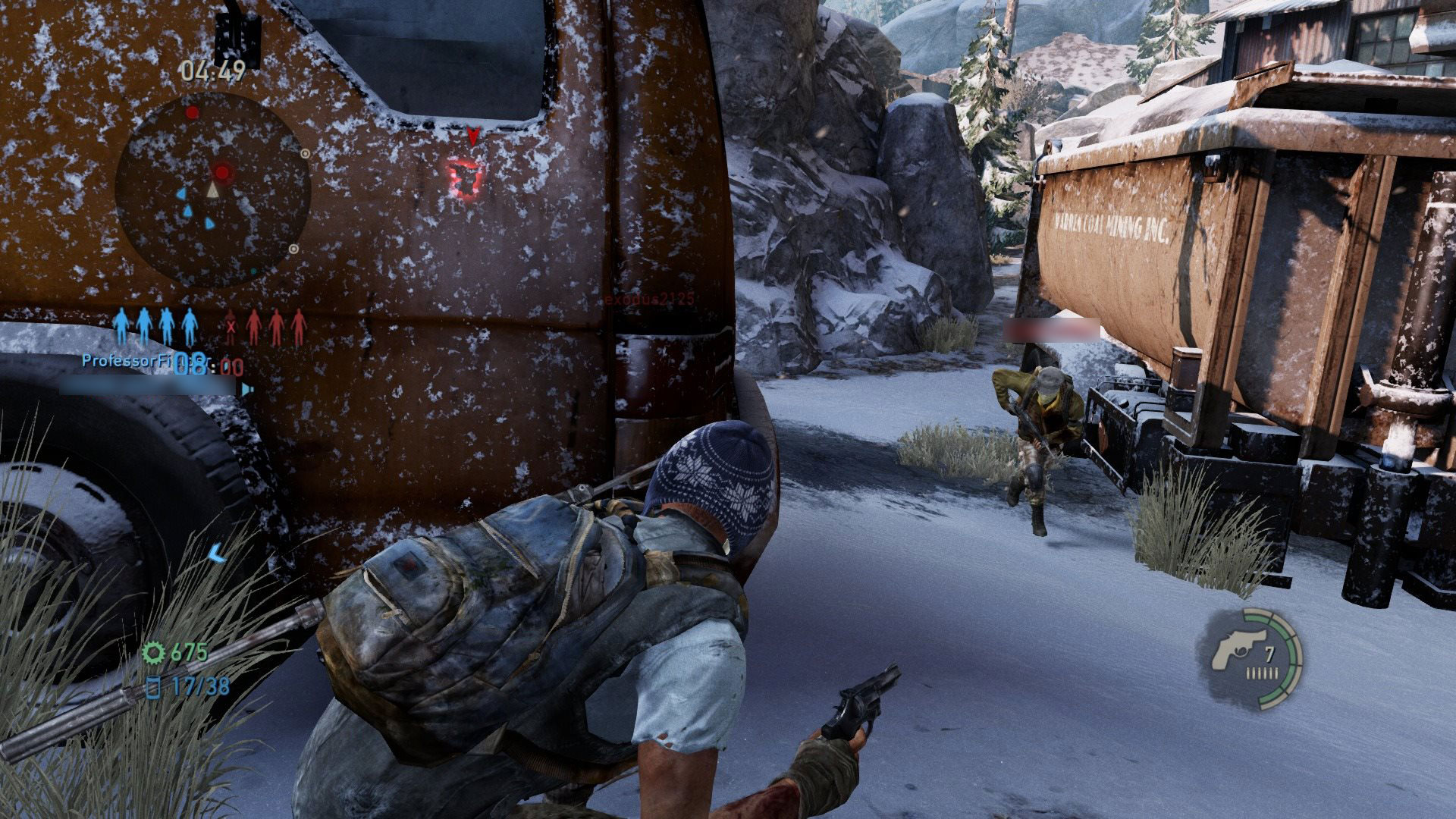Select the red enemy dot on the radar
This screenshot has height=819, width=1456.
[x=223, y=172]
